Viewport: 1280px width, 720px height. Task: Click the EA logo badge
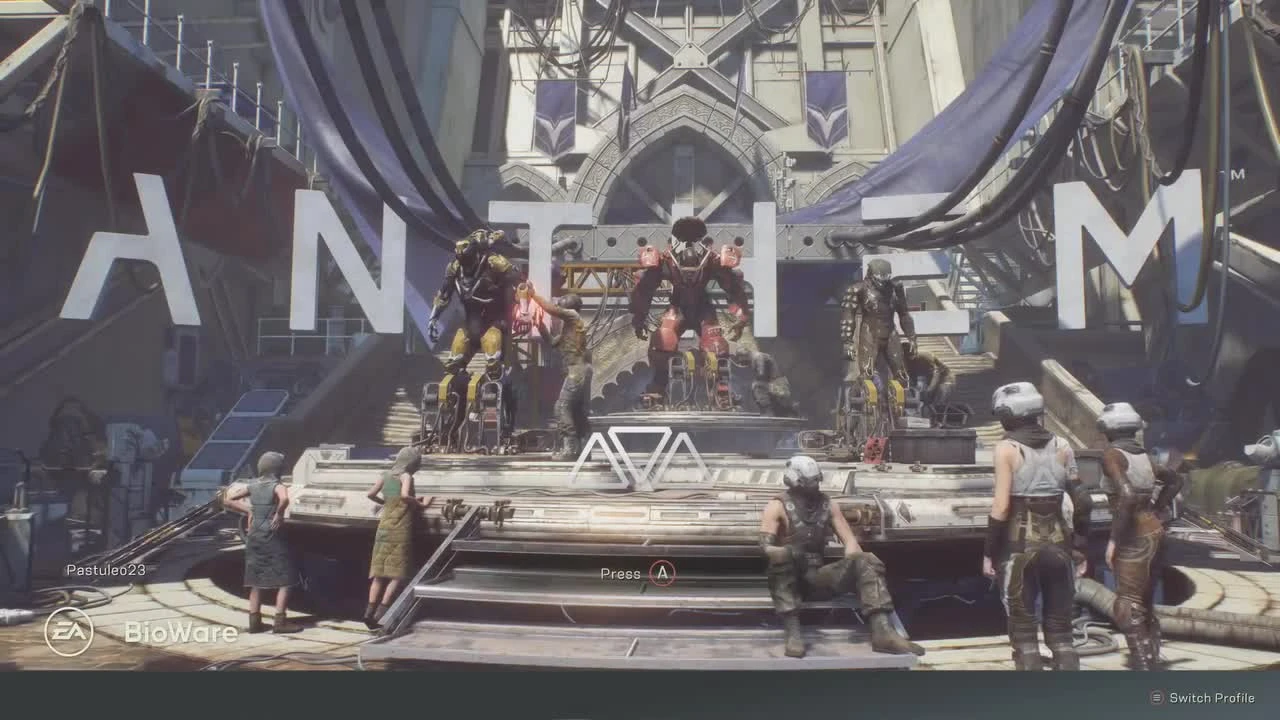tap(68, 630)
